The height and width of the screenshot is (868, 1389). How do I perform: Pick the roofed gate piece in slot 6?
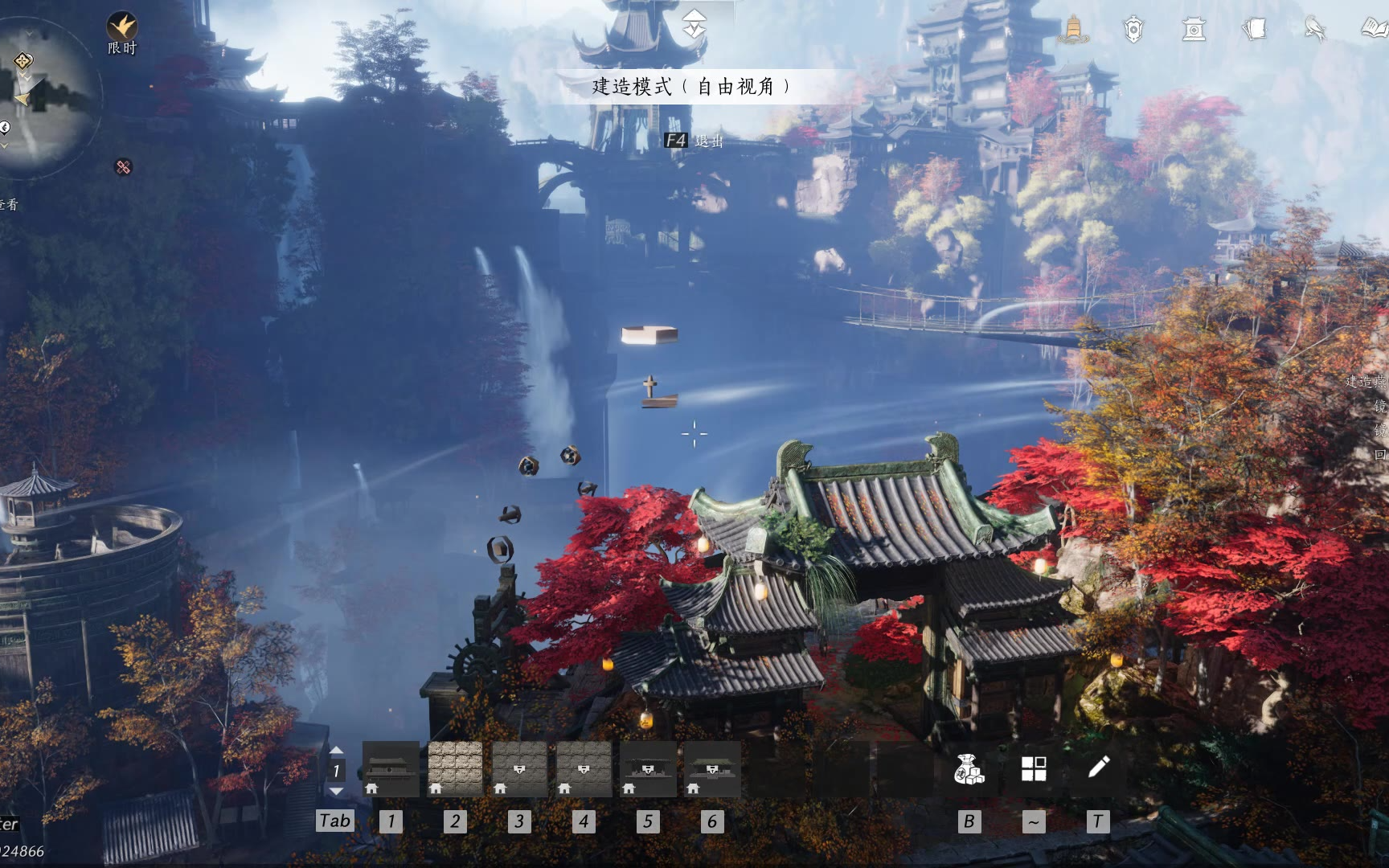(712, 769)
